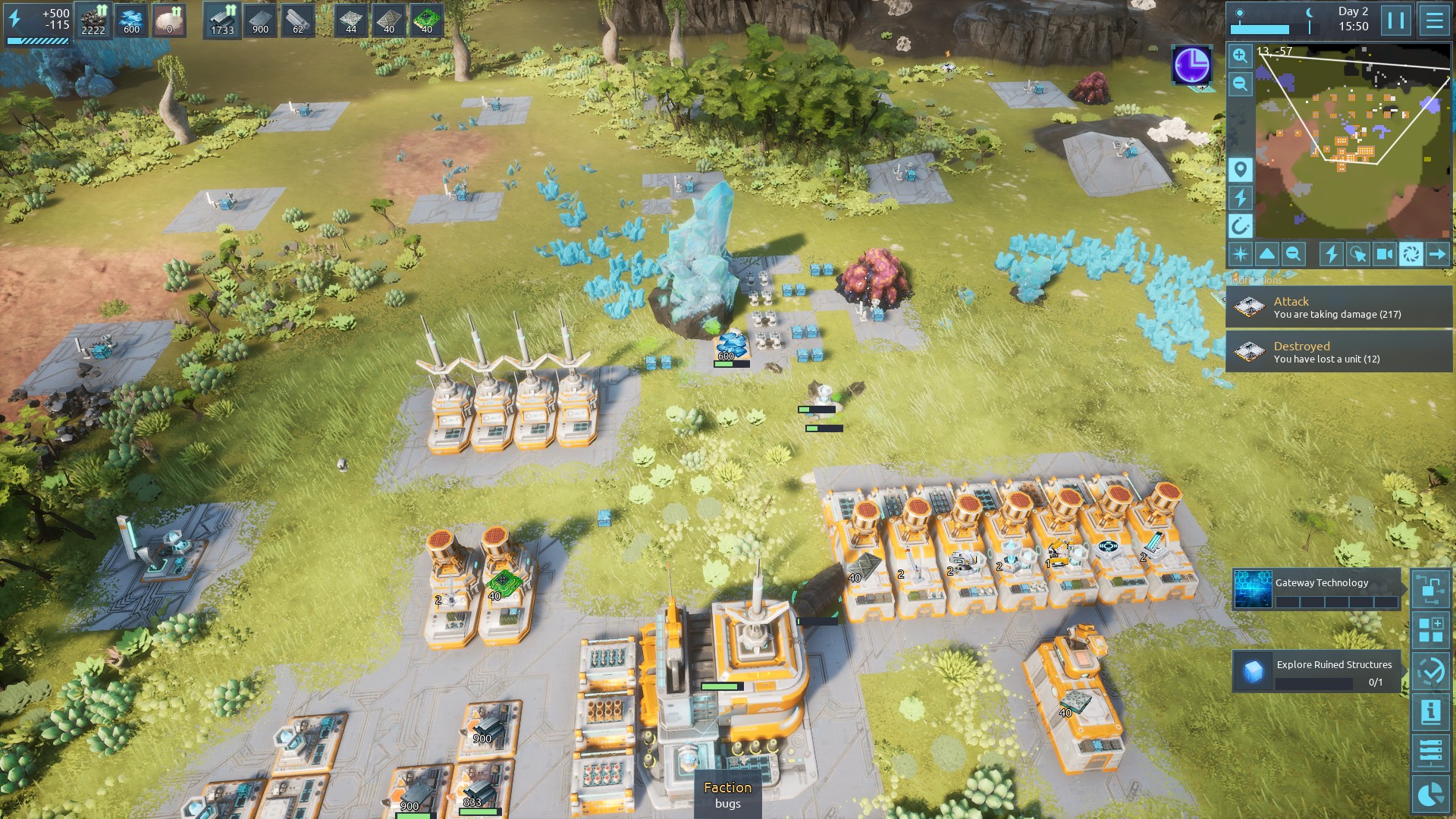Open the pie chart statistics button

1430,793
